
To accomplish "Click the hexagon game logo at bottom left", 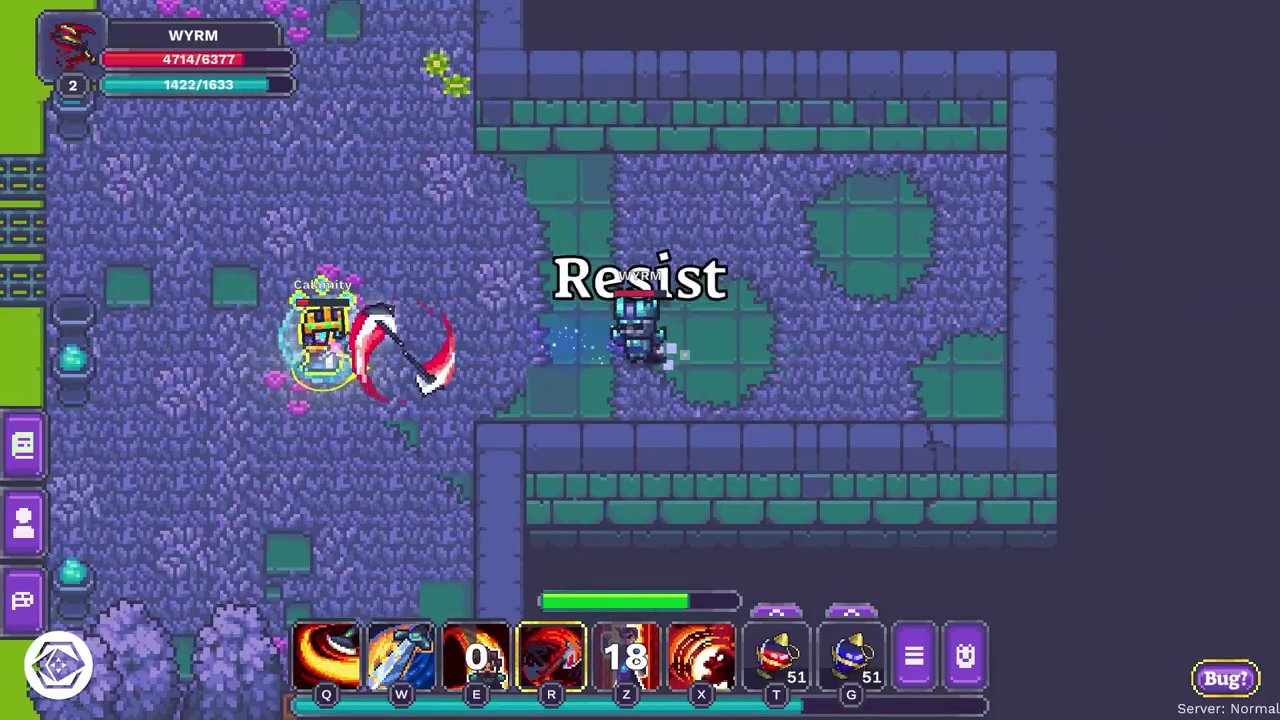I will [x=57, y=663].
